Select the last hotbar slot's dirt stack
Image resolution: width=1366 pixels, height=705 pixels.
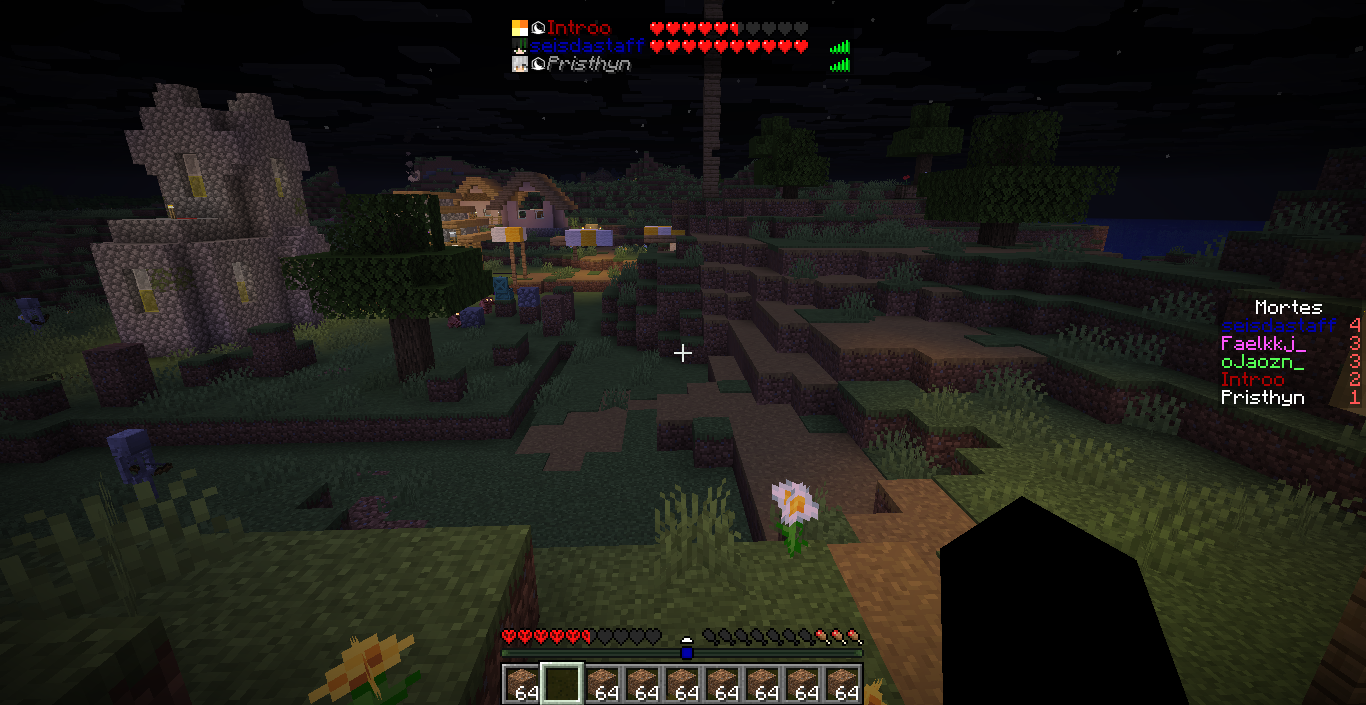pyautogui.click(x=843, y=684)
